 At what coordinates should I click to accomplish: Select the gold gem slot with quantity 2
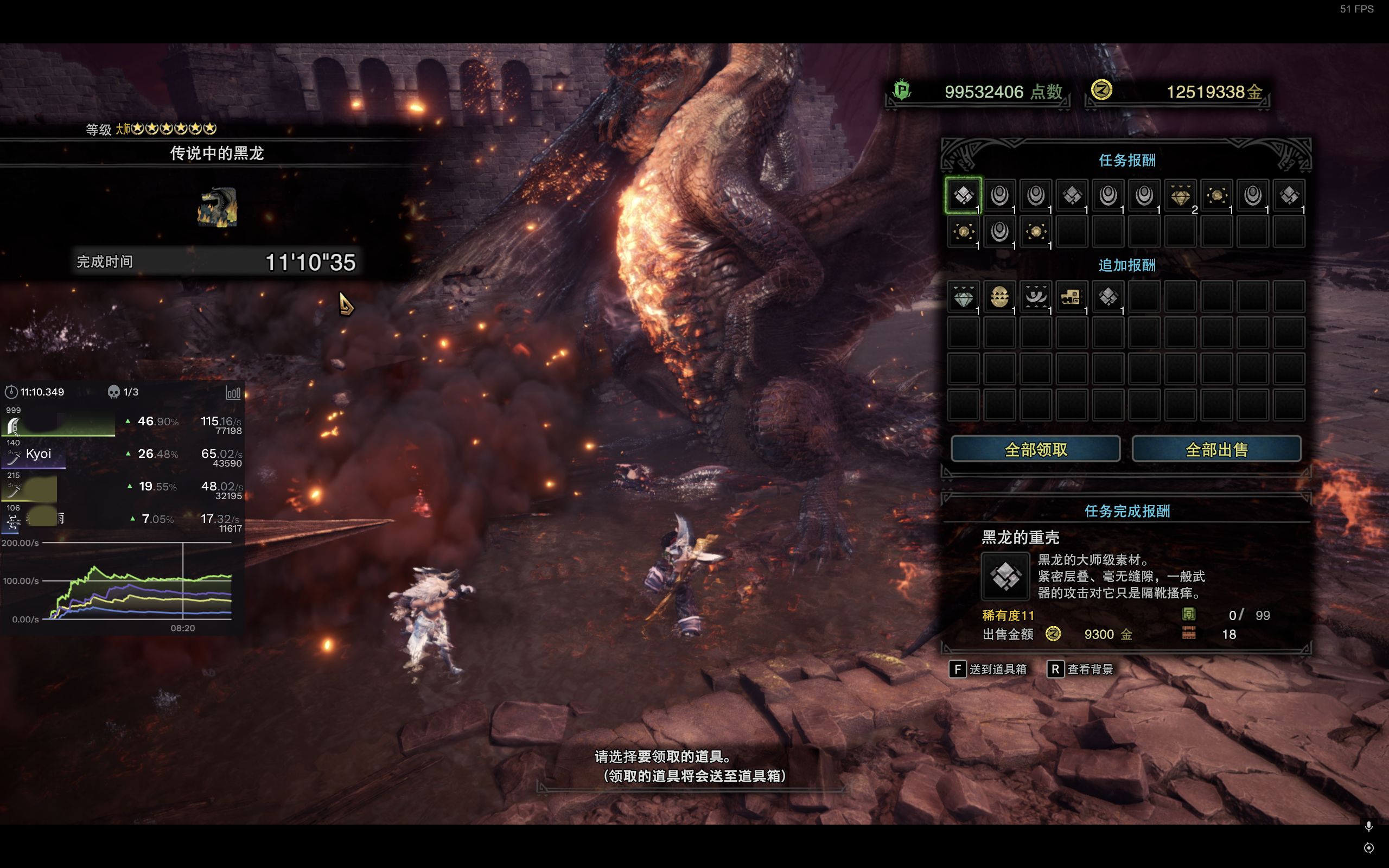click(1180, 195)
